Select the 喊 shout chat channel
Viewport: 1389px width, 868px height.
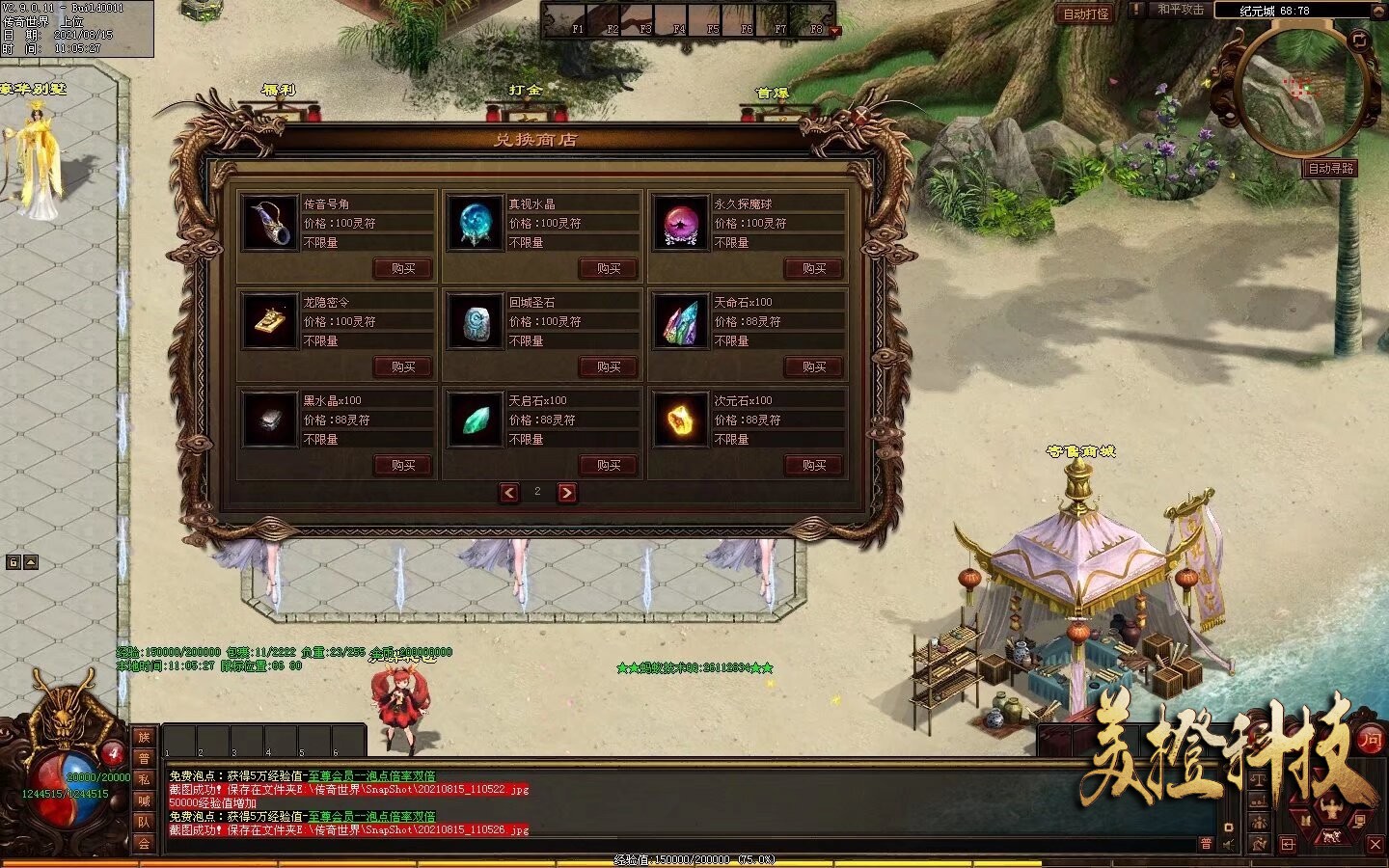point(144,800)
